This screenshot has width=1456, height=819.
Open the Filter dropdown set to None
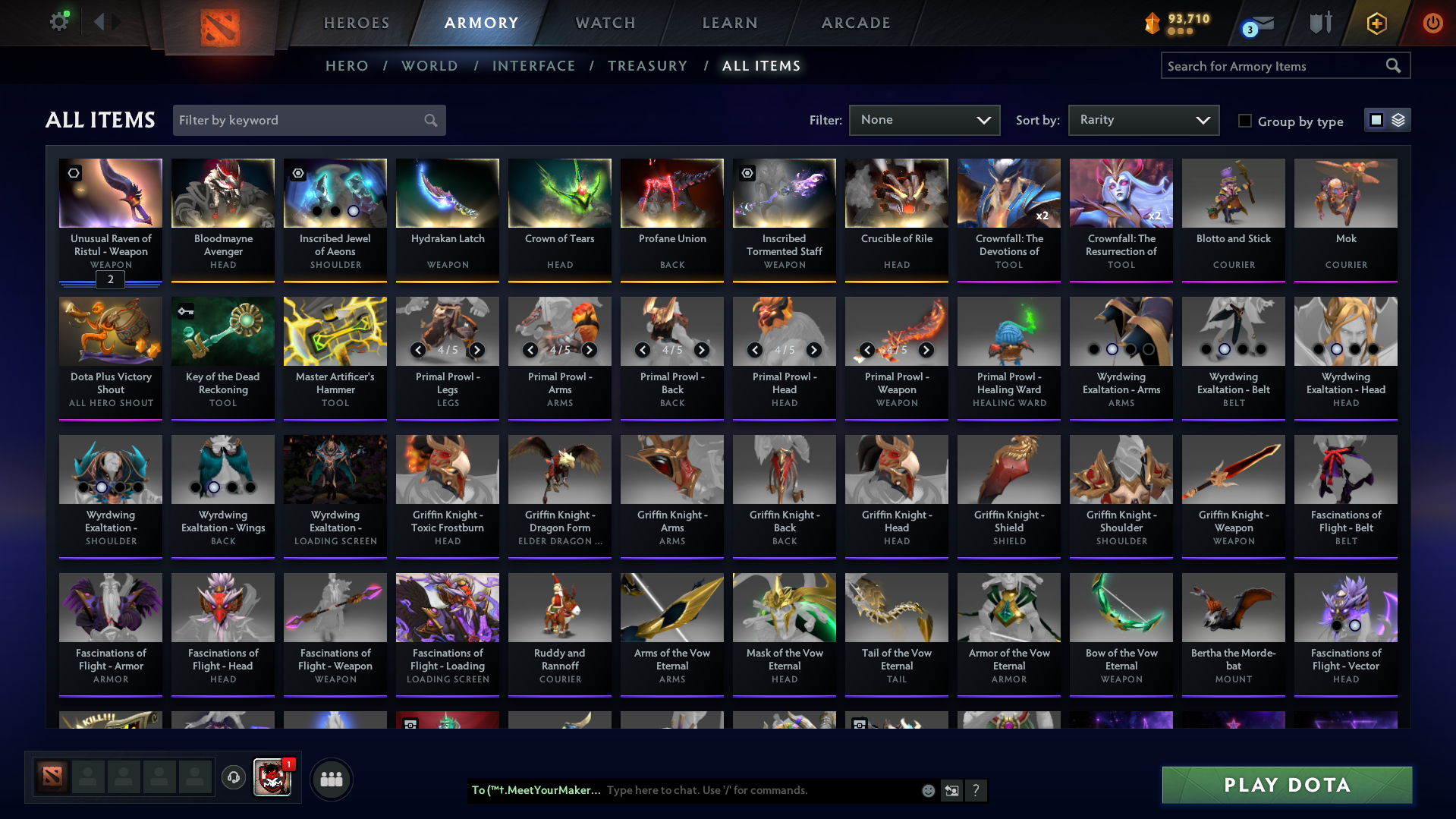click(924, 120)
